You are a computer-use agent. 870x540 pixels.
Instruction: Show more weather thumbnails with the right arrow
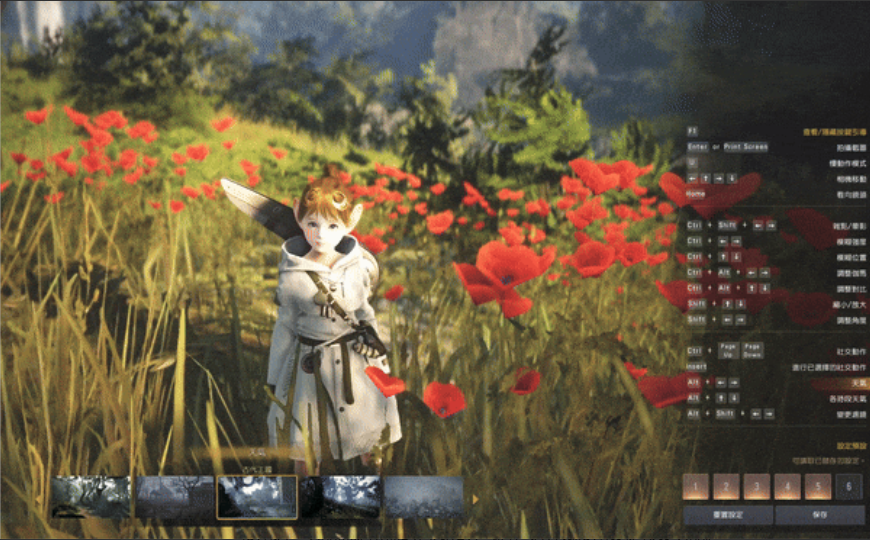pyautogui.click(x=474, y=498)
